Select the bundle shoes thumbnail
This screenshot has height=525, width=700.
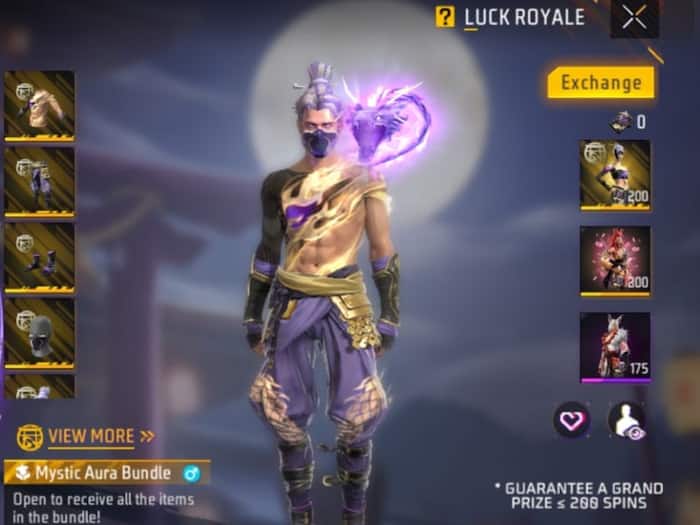[x=39, y=257]
